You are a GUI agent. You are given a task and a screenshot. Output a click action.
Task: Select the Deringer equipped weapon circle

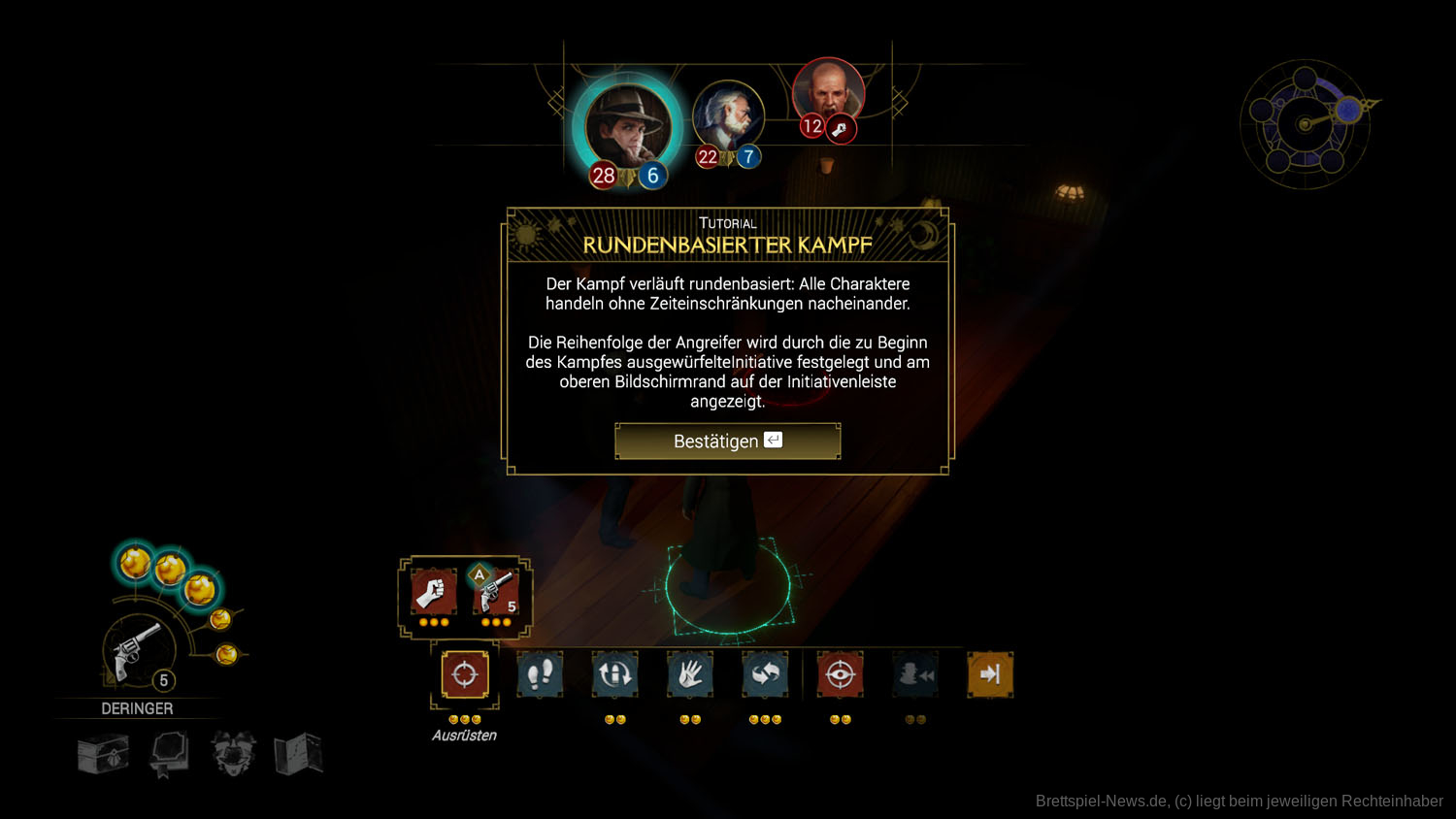(x=138, y=650)
